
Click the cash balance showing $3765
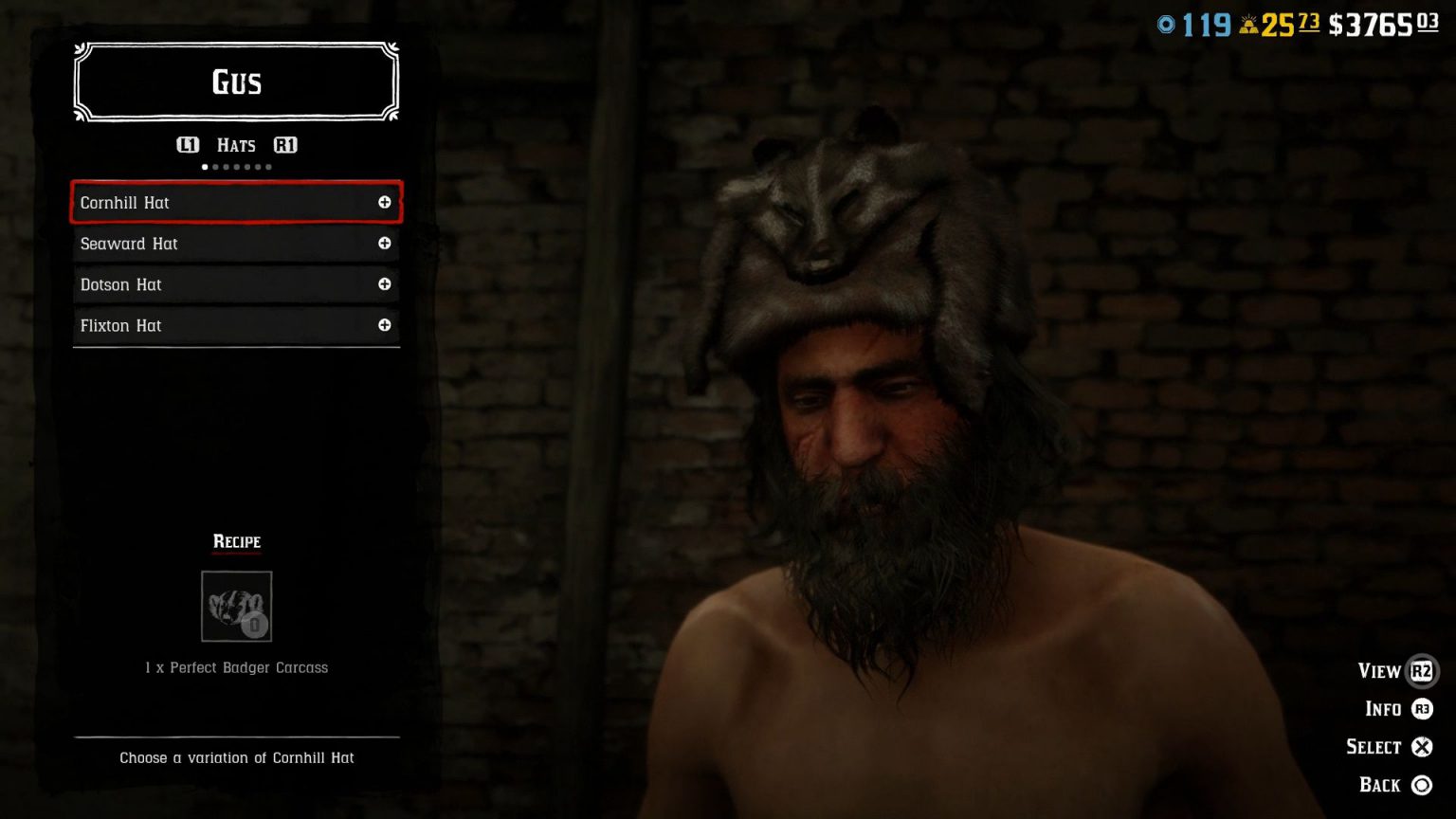click(x=1371, y=25)
